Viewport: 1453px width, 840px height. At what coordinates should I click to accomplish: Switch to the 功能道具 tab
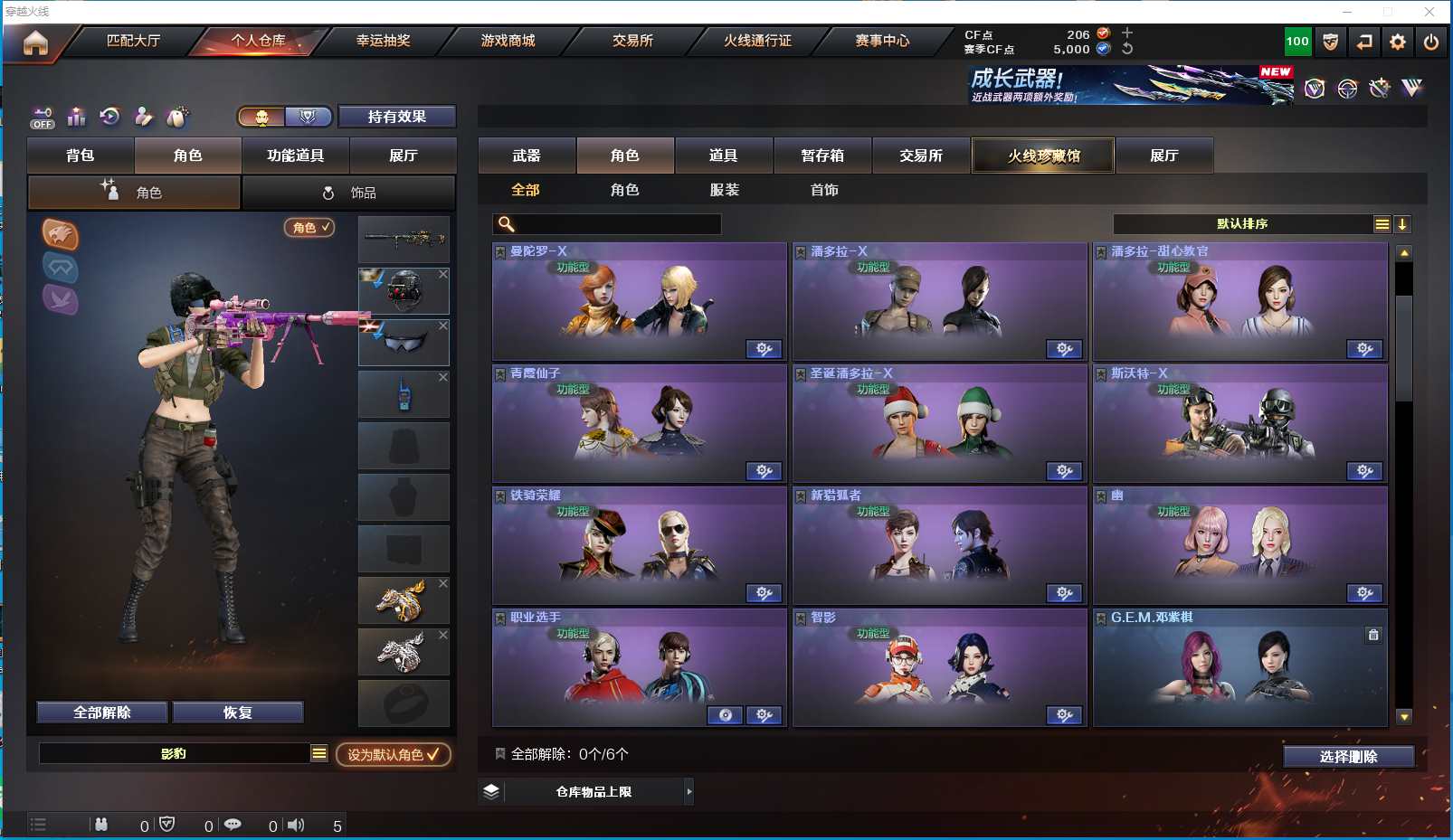pyautogui.click(x=295, y=156)
